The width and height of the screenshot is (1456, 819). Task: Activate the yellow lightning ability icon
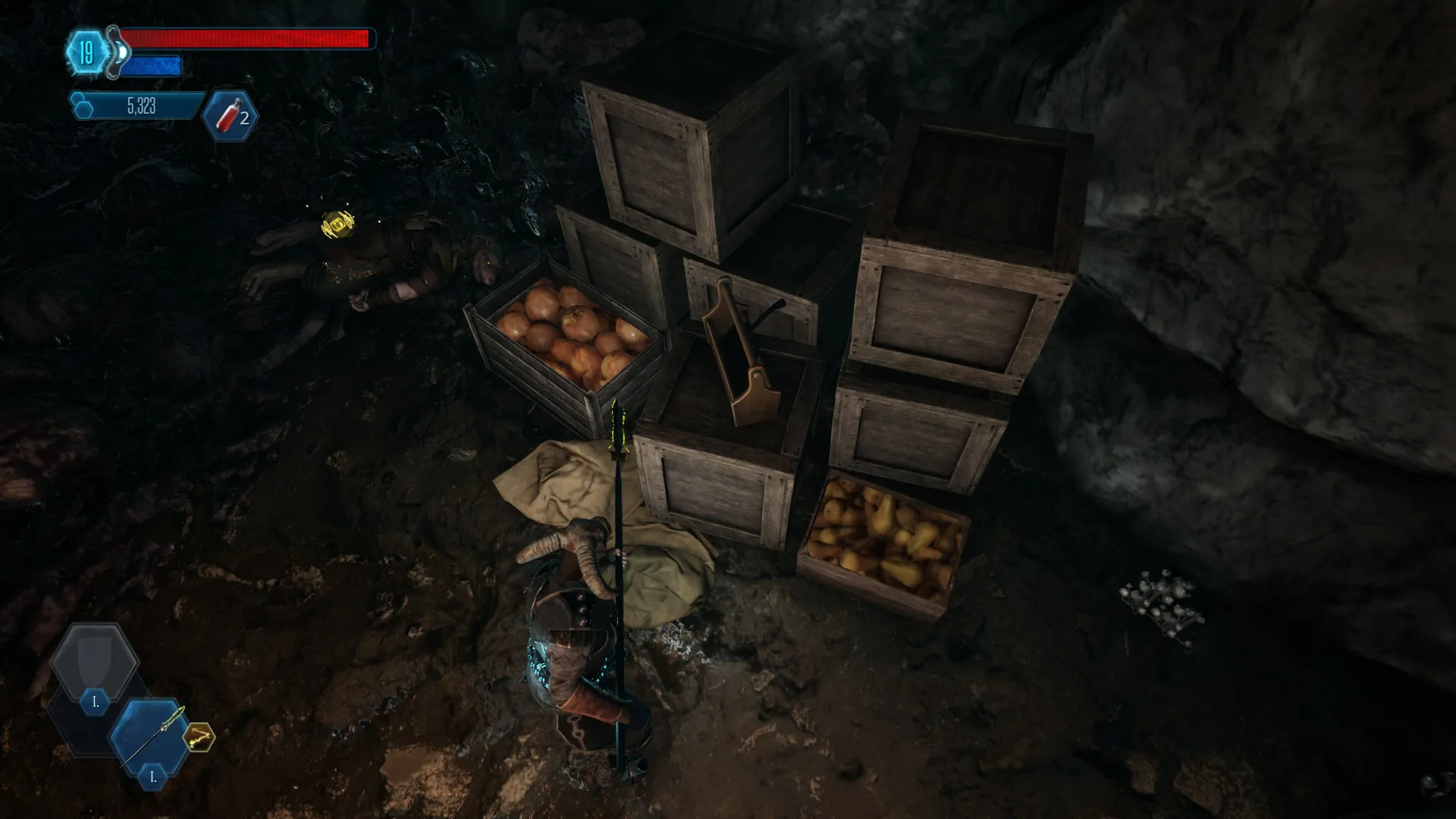pos(199,736)
